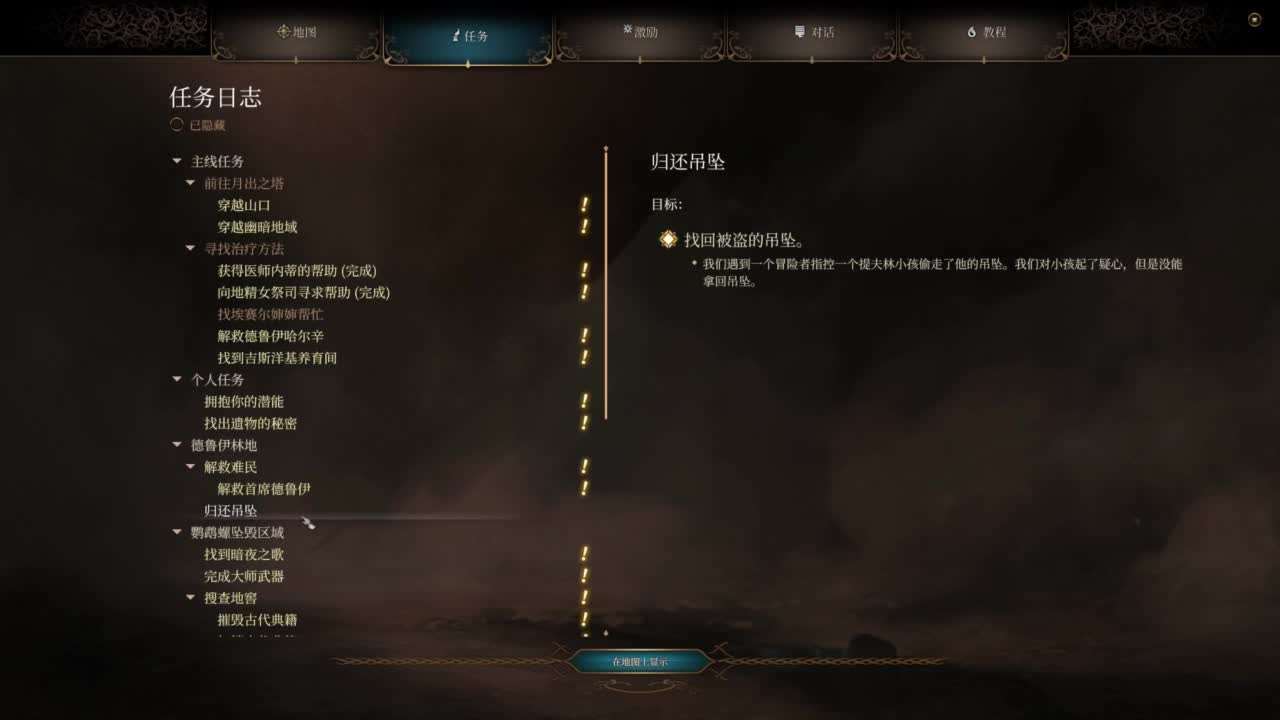Viewport: 1280px width, 720px height.
Task: Click the compass icon on the 地图 tab
Action: coord(283,32)
